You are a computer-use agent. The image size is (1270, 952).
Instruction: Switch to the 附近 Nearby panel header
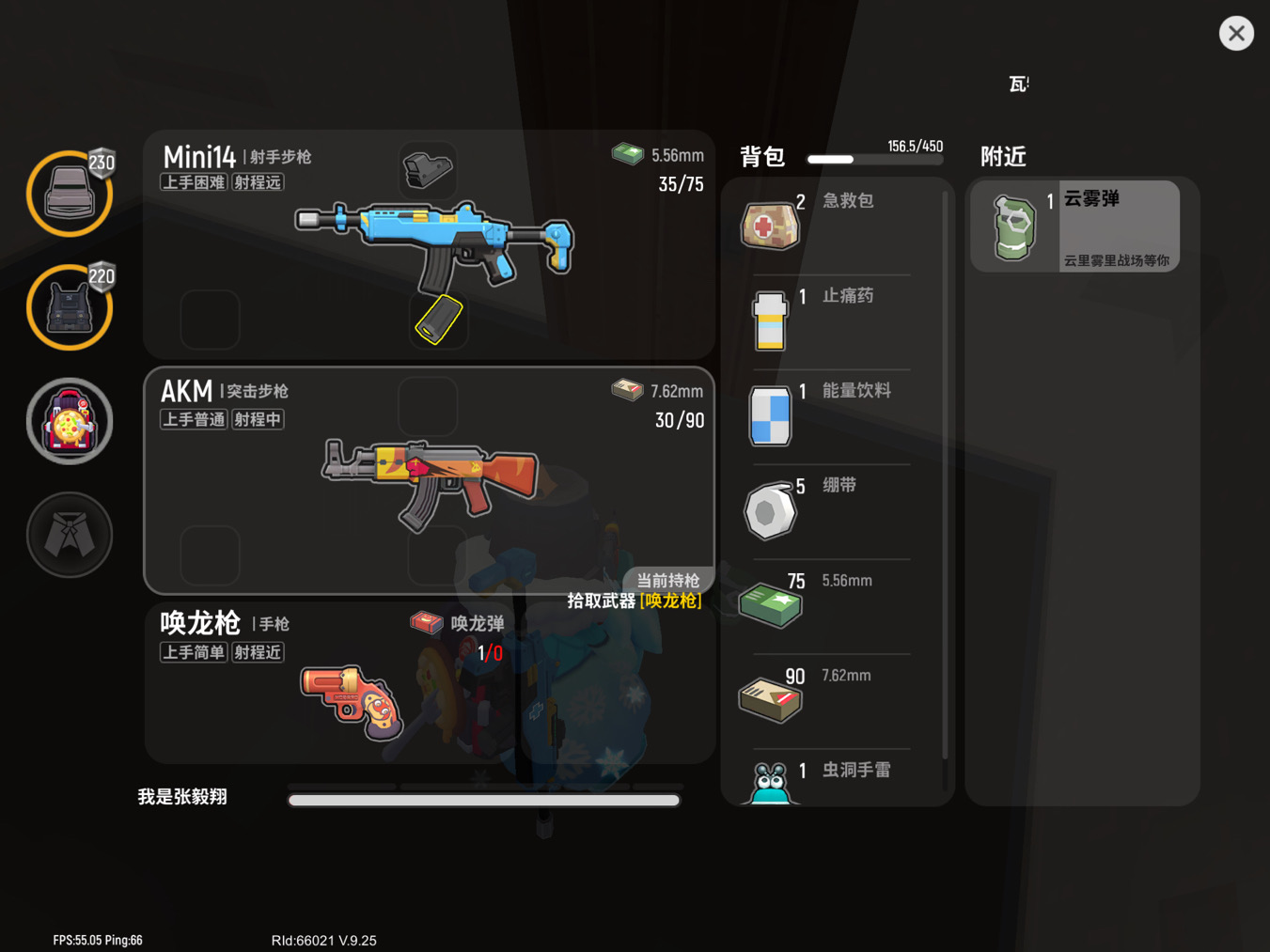click(1002, 157)
